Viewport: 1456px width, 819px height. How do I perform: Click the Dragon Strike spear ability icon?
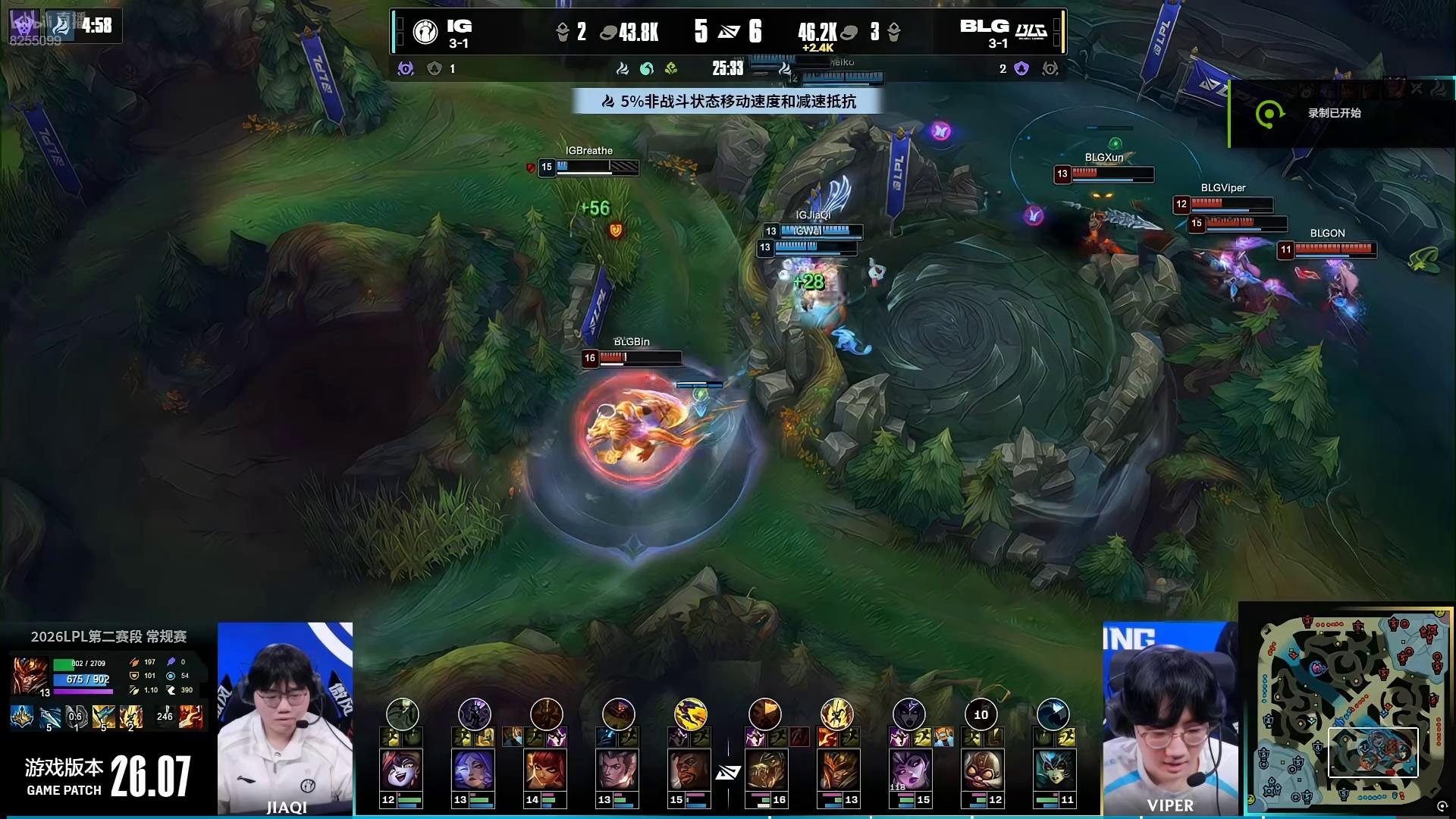tap(50, 717)
